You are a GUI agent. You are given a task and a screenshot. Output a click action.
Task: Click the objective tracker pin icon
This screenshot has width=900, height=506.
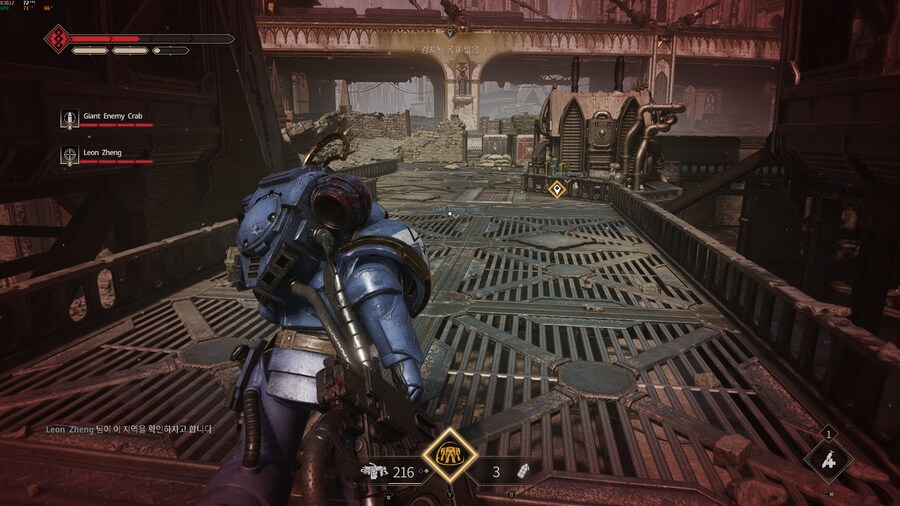450,33
